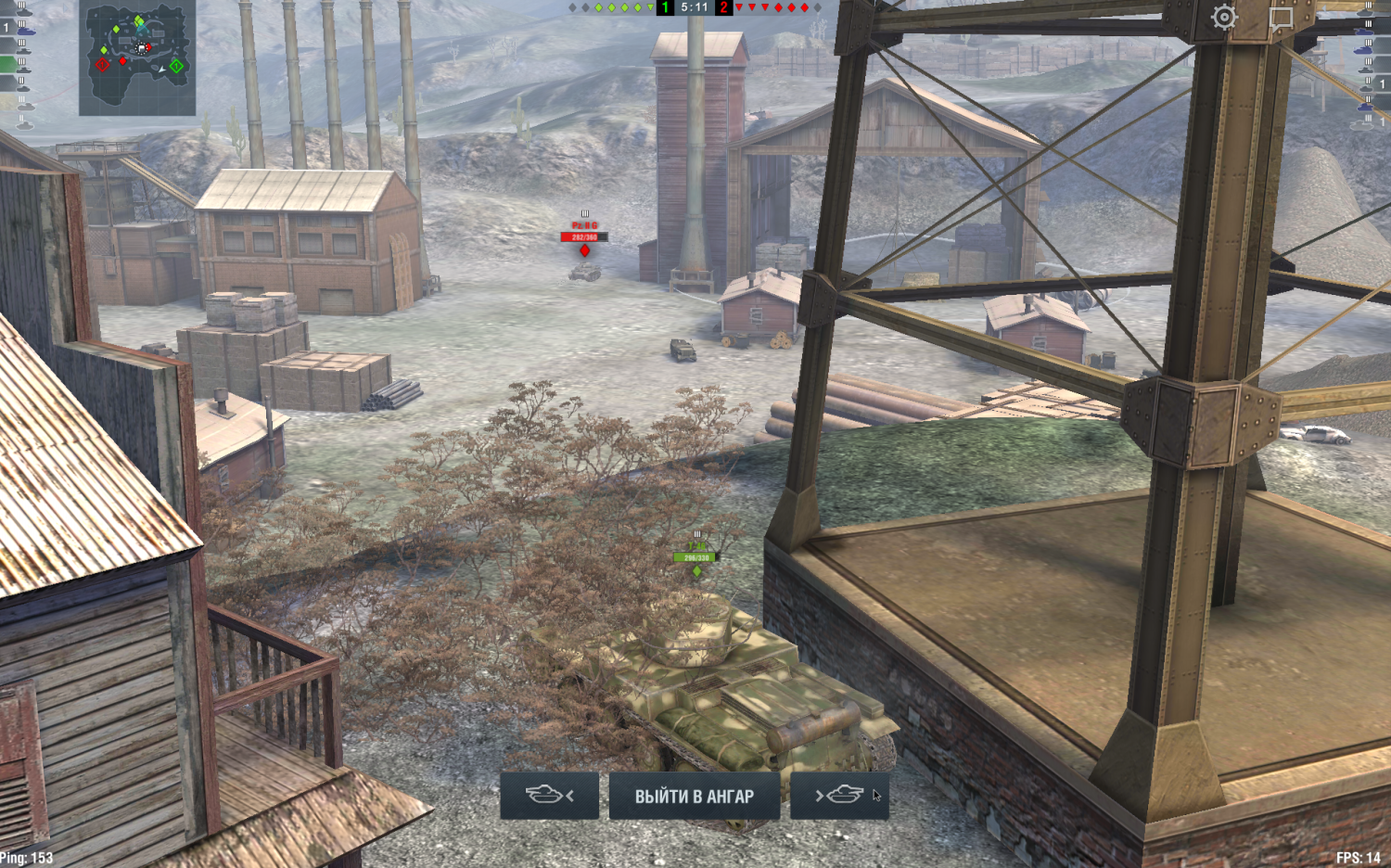Viewport: 1391px width, 868px height.
Task: Click the minimap
Action: pyautogui.click(x=137, y=57)
